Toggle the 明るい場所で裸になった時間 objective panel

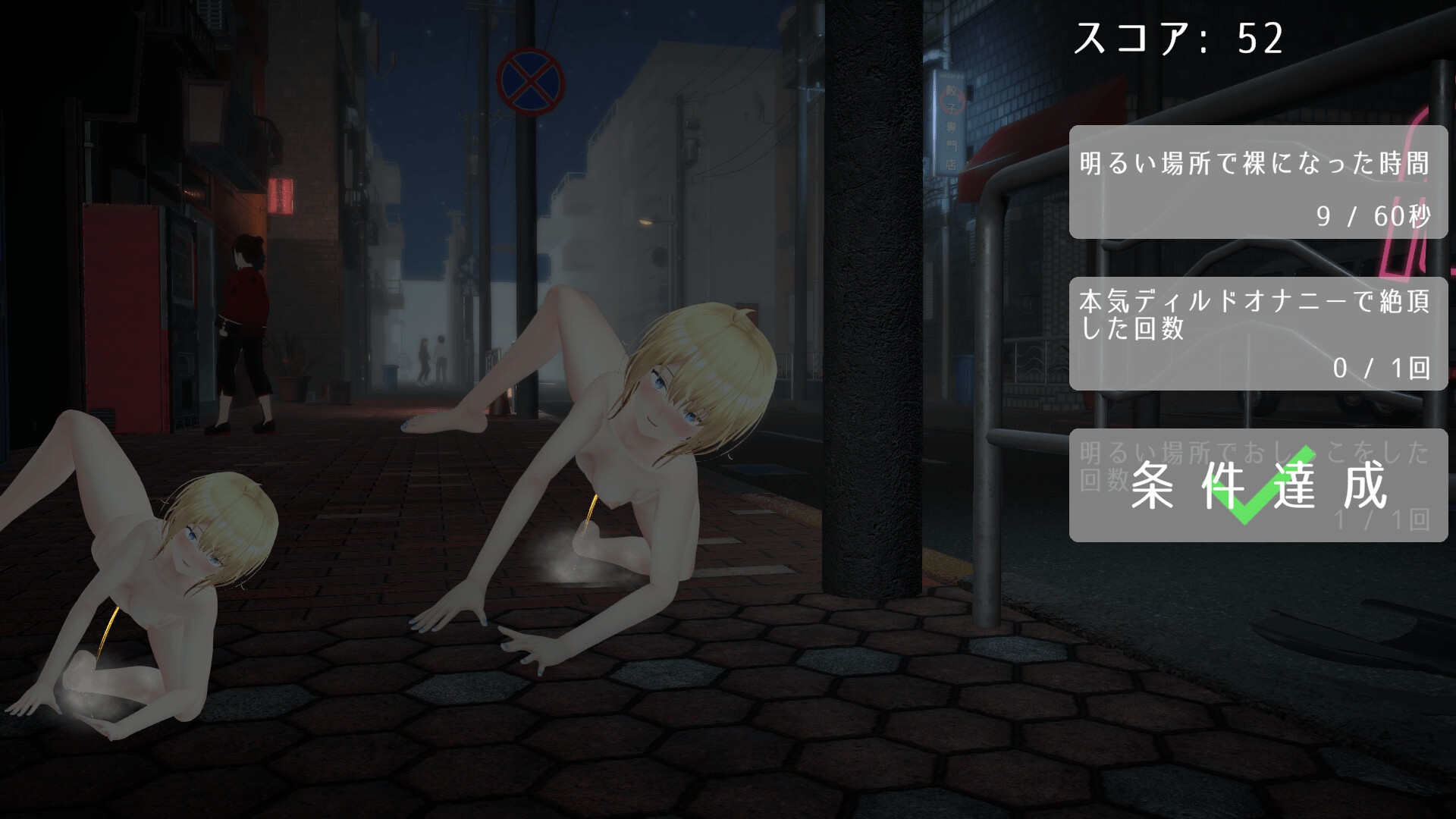(1259, 182)
